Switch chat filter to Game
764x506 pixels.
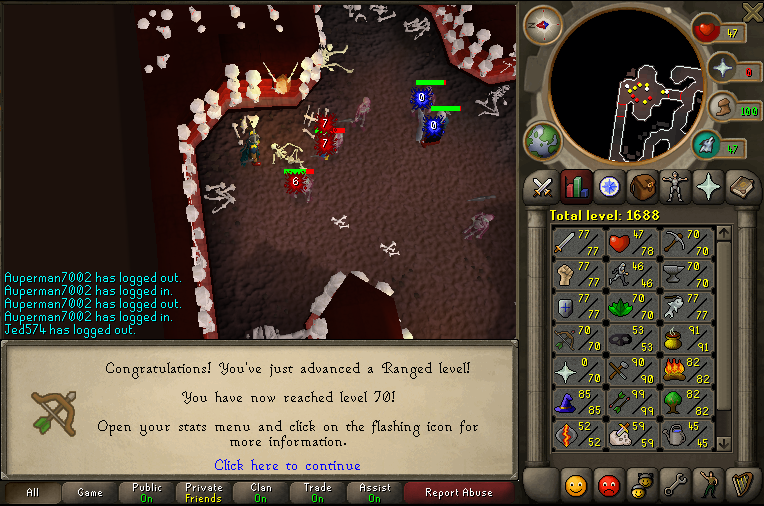click(x=90, y=493)
